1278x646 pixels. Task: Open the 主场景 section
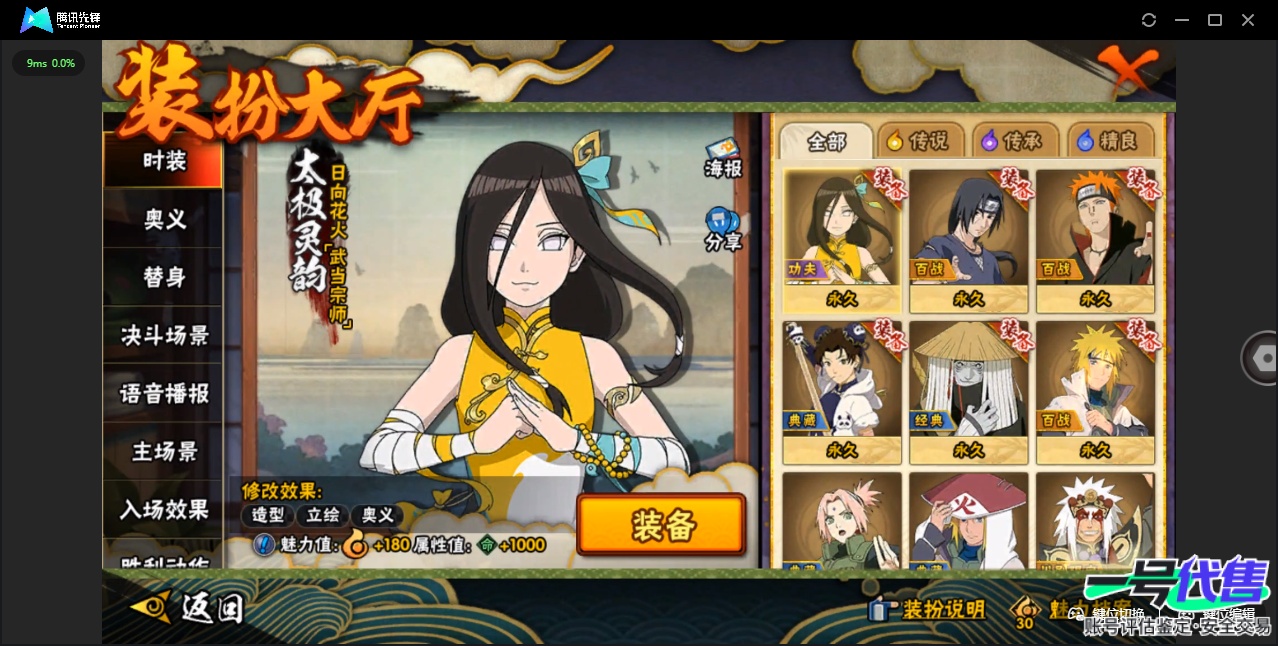point(164,451)
